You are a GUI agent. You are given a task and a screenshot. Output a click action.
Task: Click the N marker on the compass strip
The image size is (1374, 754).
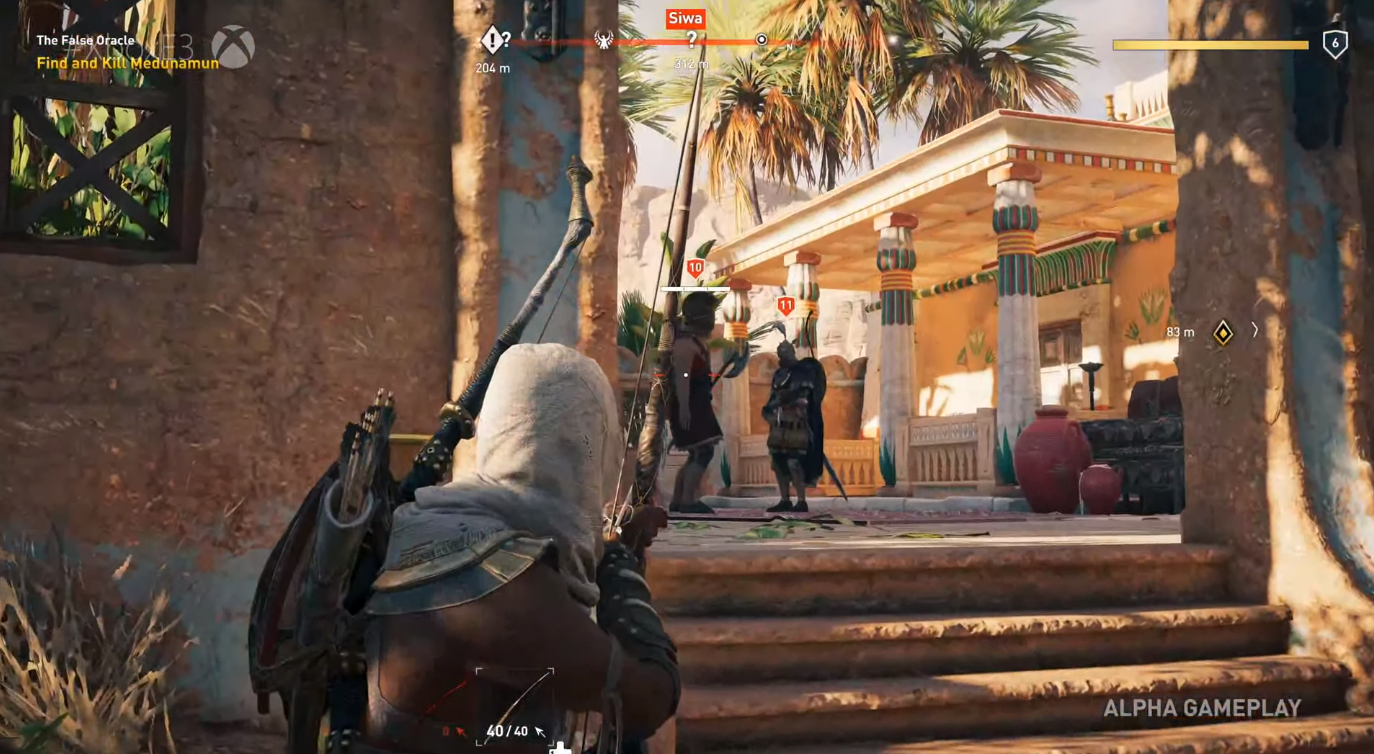click(x=788, y=45)
